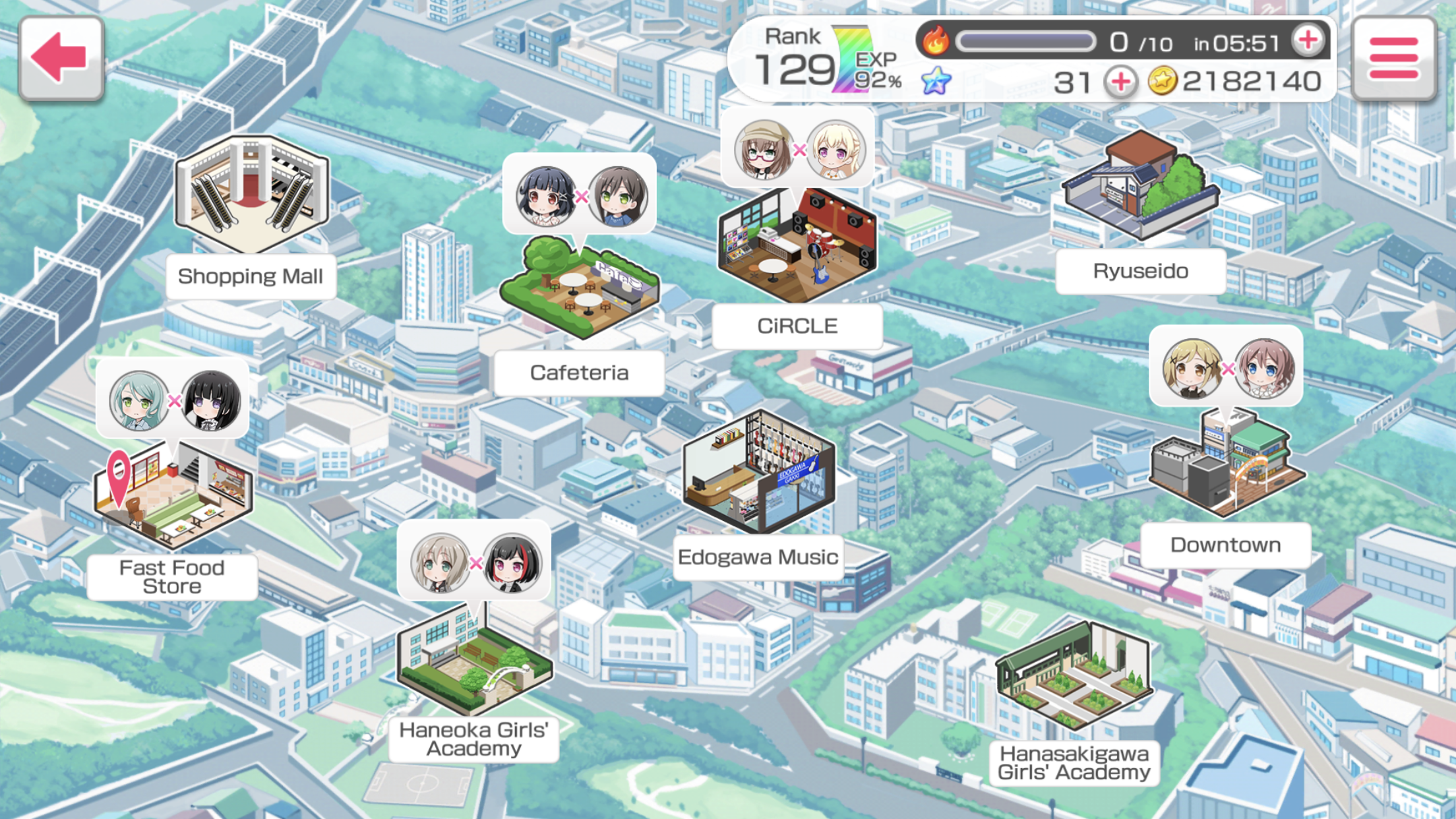The image size is (1456, 819).
Task: Buy more stars with the plus button
Action: coord(1120,82)
